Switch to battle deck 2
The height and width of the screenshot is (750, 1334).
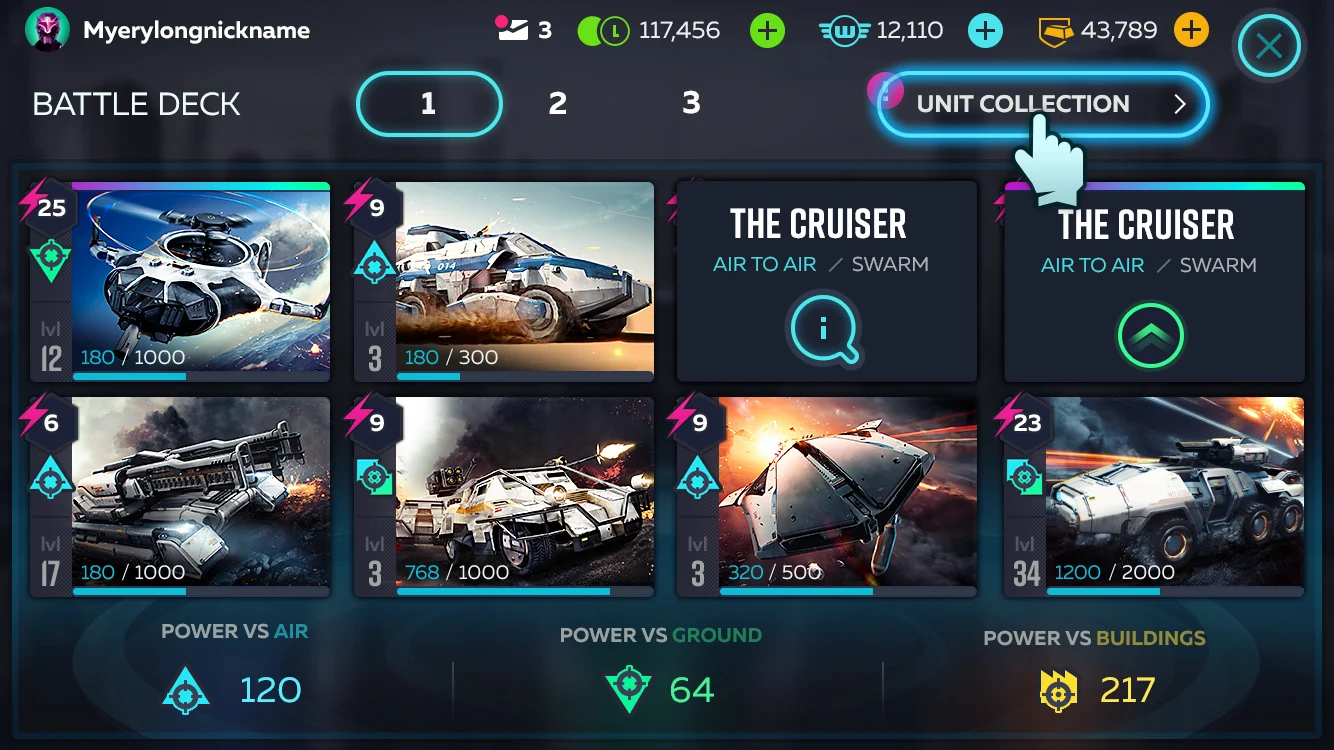(x=558, y=103)
